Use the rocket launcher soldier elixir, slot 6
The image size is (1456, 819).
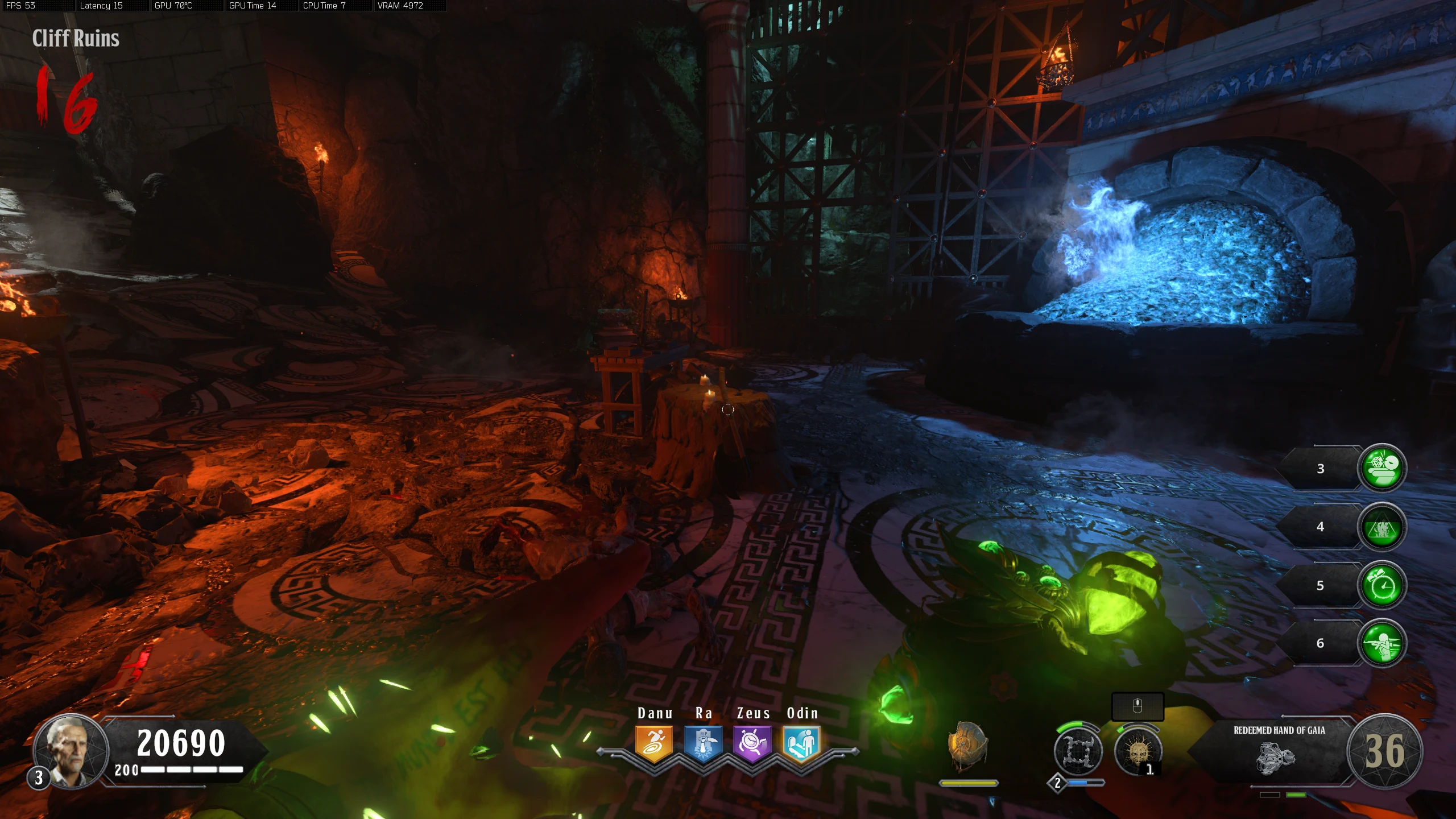(x=1381, y=643)
